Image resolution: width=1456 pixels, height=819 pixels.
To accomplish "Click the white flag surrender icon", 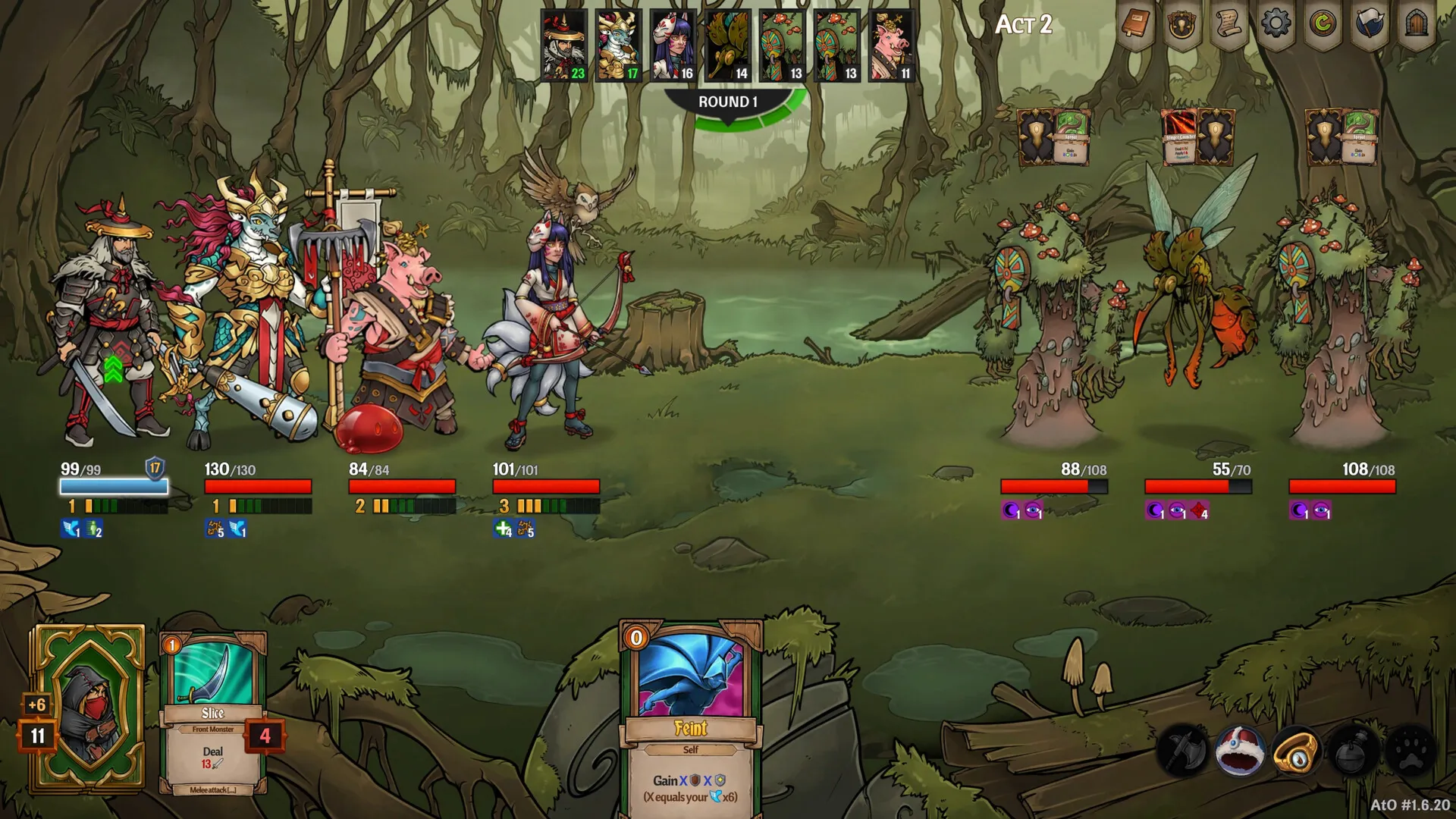I will (x=1370, y=25).
